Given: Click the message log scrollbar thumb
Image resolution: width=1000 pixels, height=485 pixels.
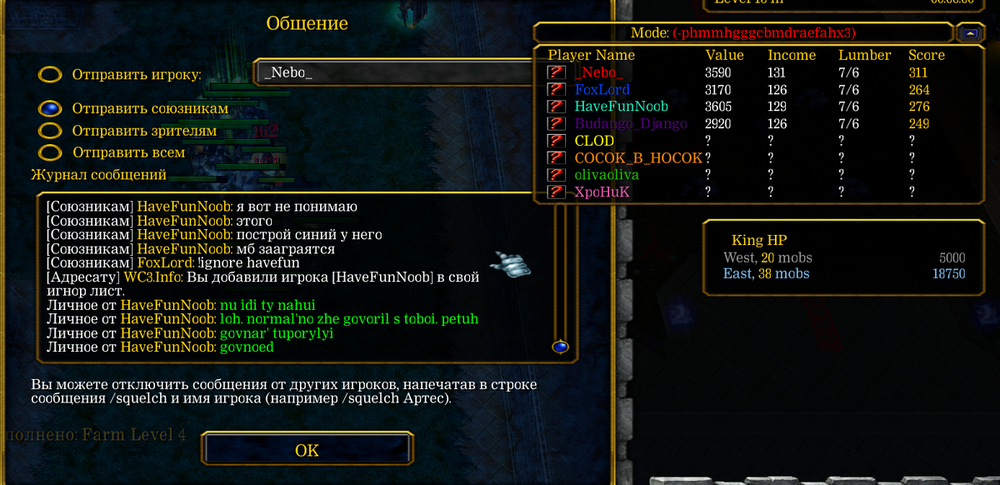Looking at the screenshot, I should click(560, 346).
